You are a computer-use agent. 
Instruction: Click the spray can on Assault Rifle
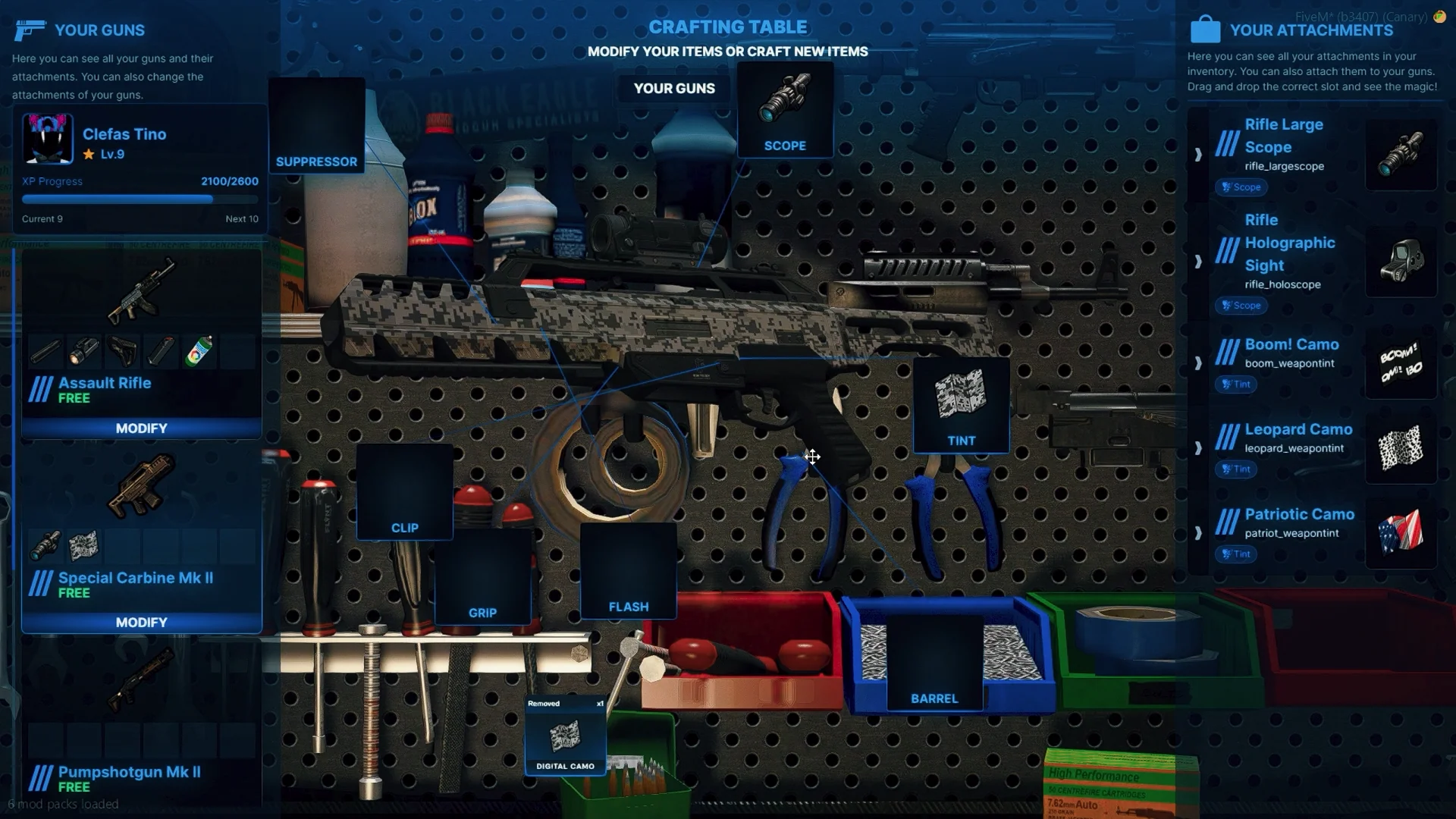point(199,352)
